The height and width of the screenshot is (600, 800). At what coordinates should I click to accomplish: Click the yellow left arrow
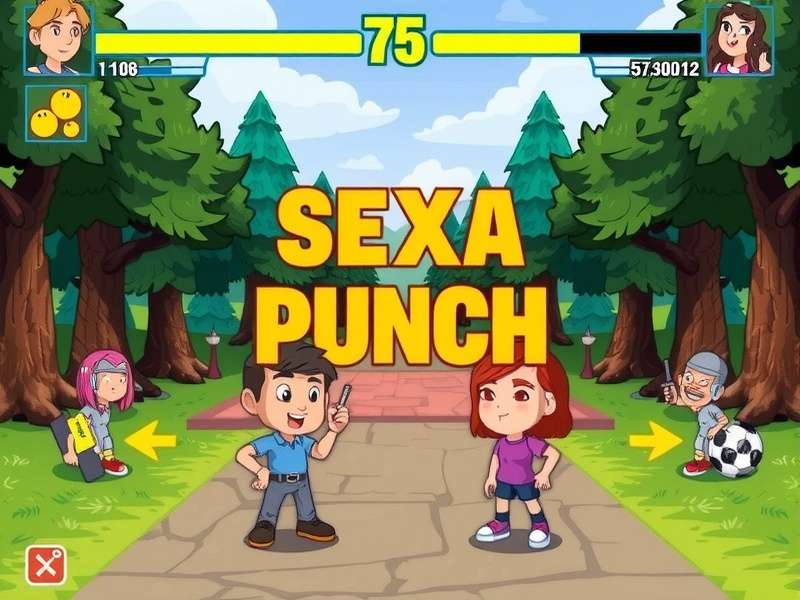(151, 440)
